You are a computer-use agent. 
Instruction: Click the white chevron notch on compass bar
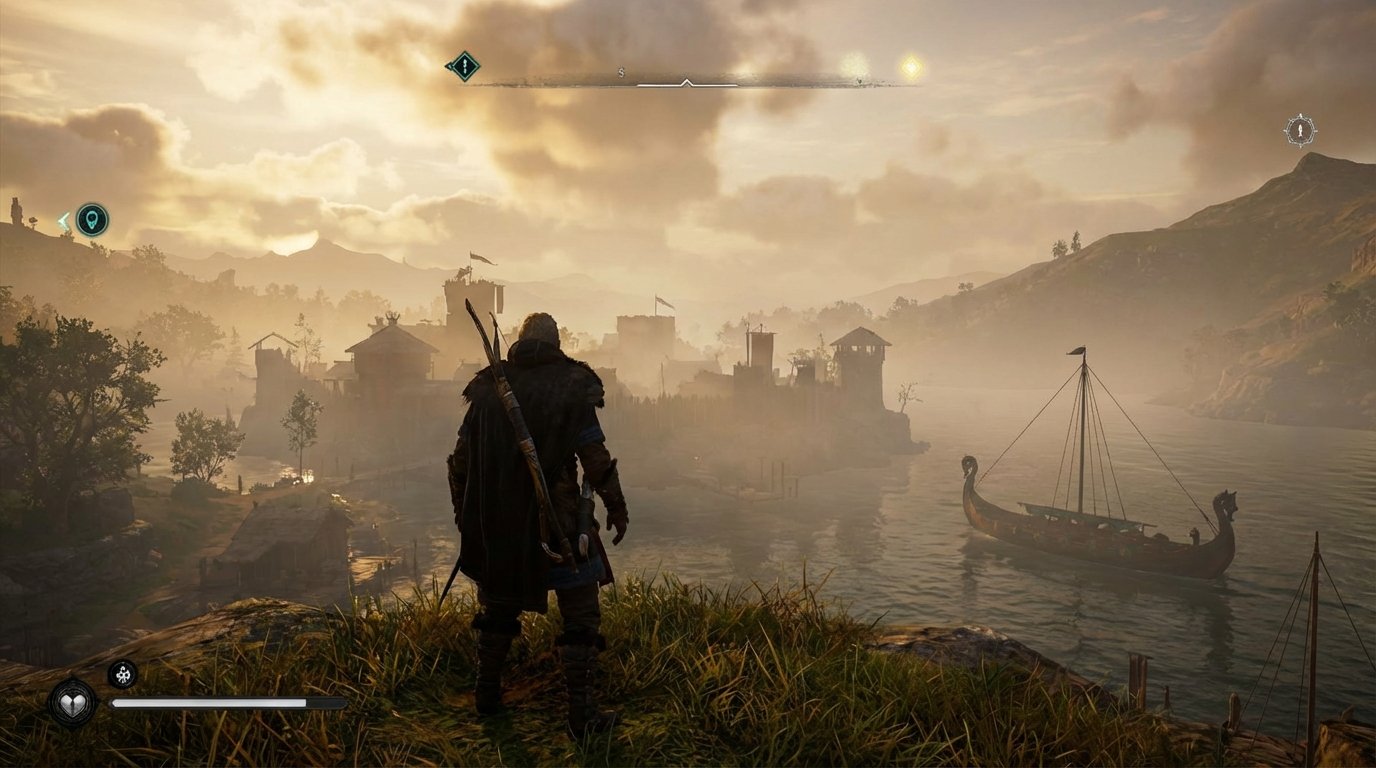687,82
